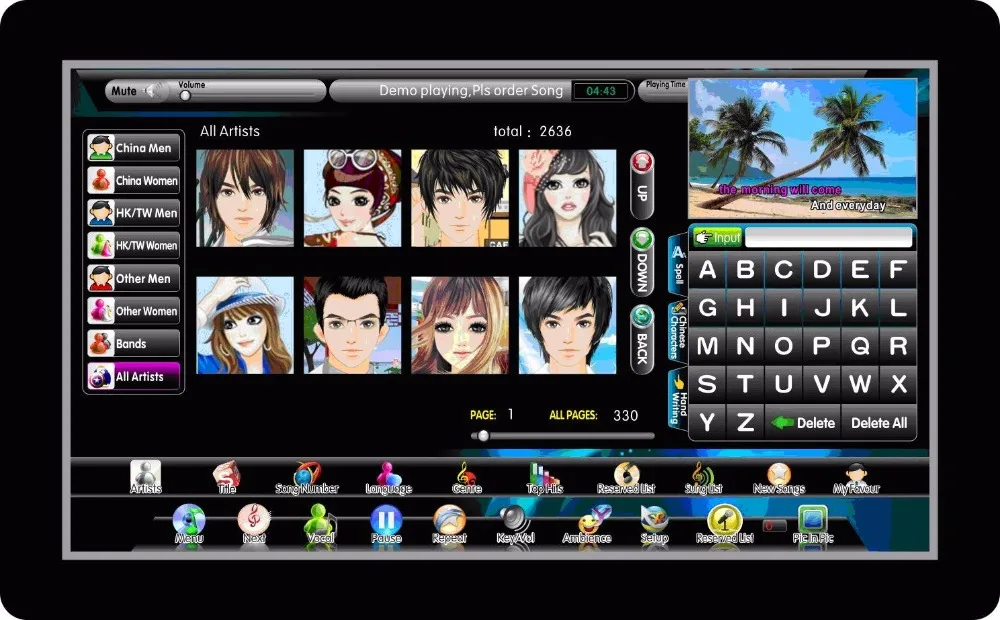Pick the artist with the white-and-blue hat
The image size is (1000, 620).
click(245, 325)
